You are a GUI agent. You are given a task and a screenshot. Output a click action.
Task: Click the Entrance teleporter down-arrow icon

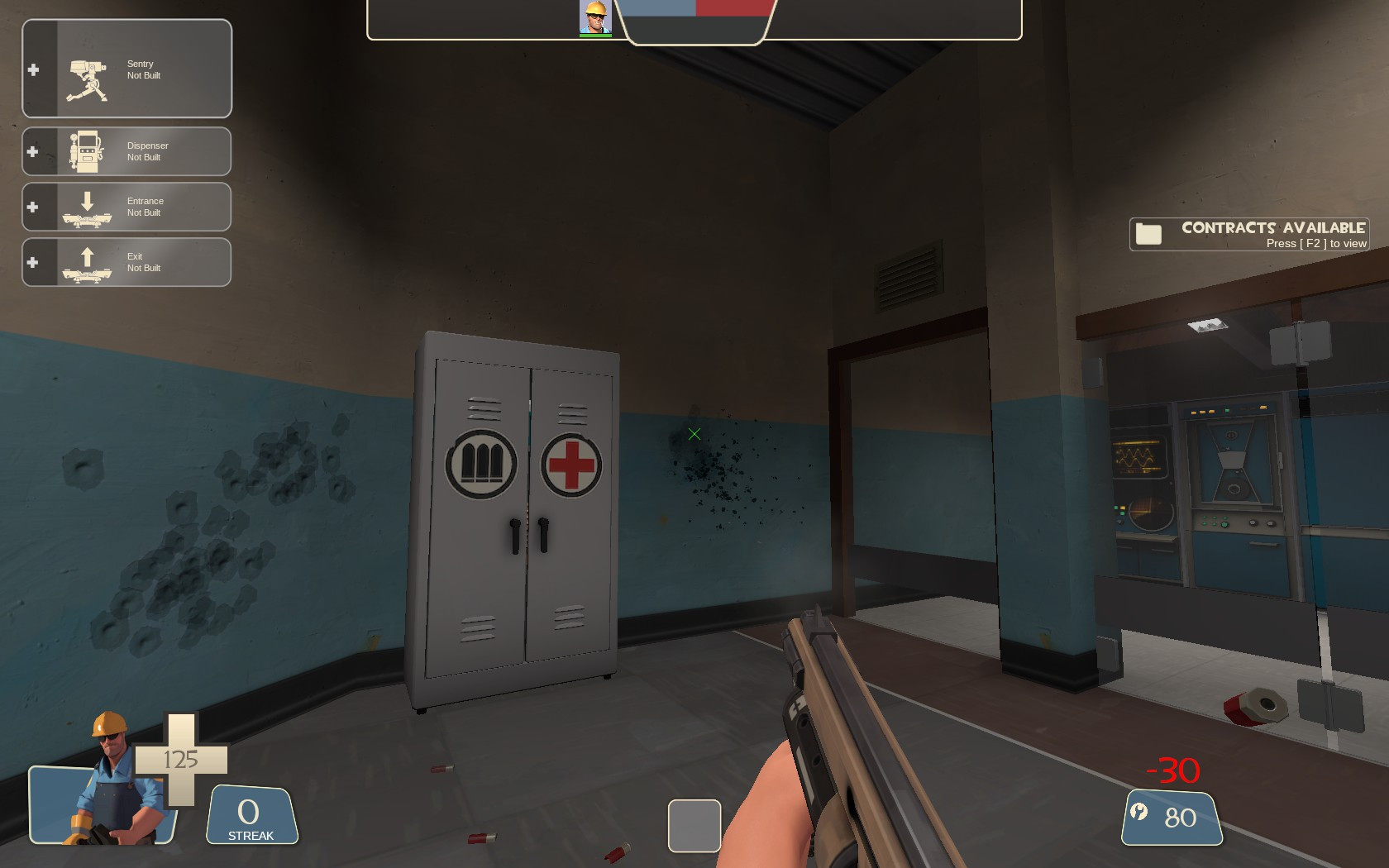[87, 203]
